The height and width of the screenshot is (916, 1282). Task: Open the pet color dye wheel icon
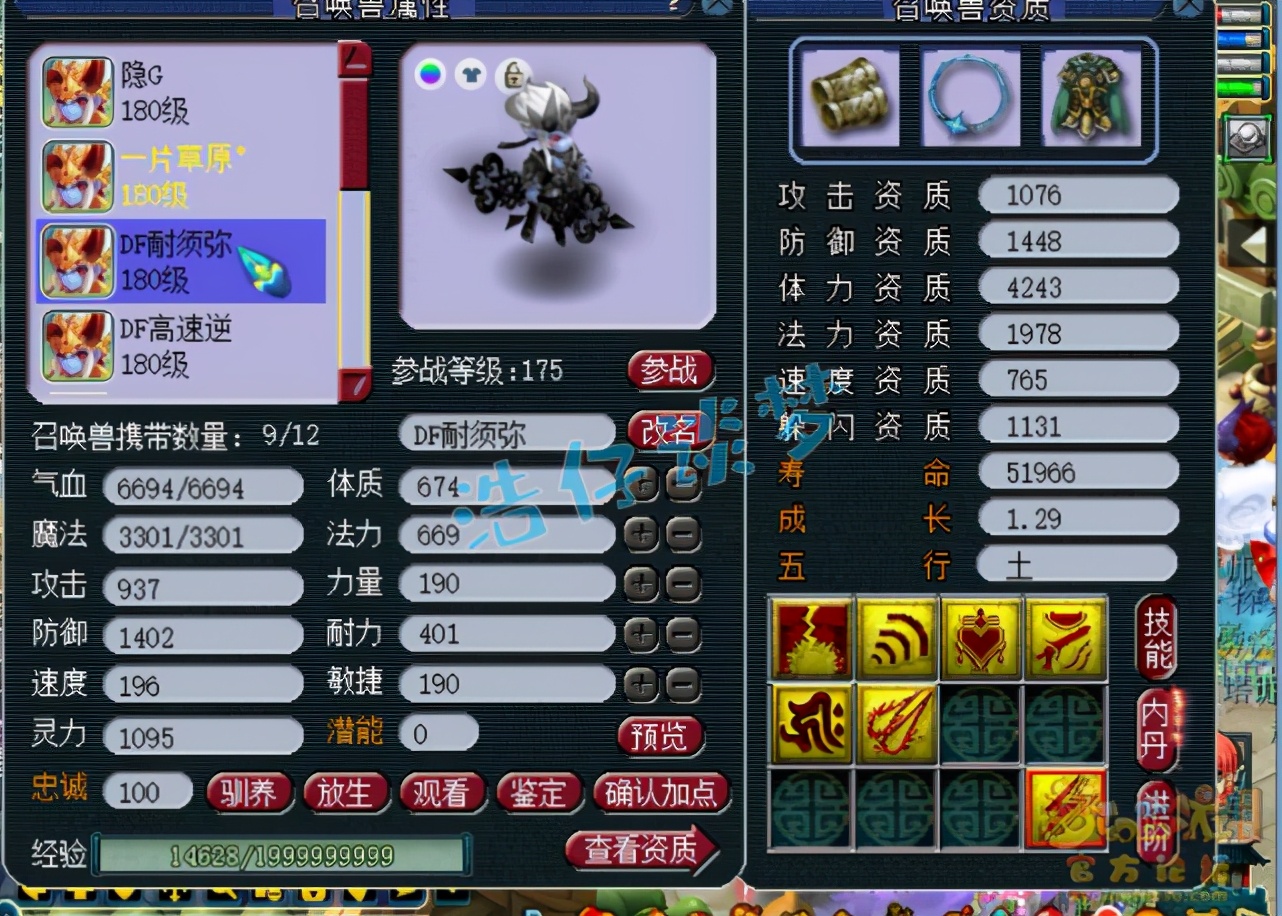click(x=432, y=74)
